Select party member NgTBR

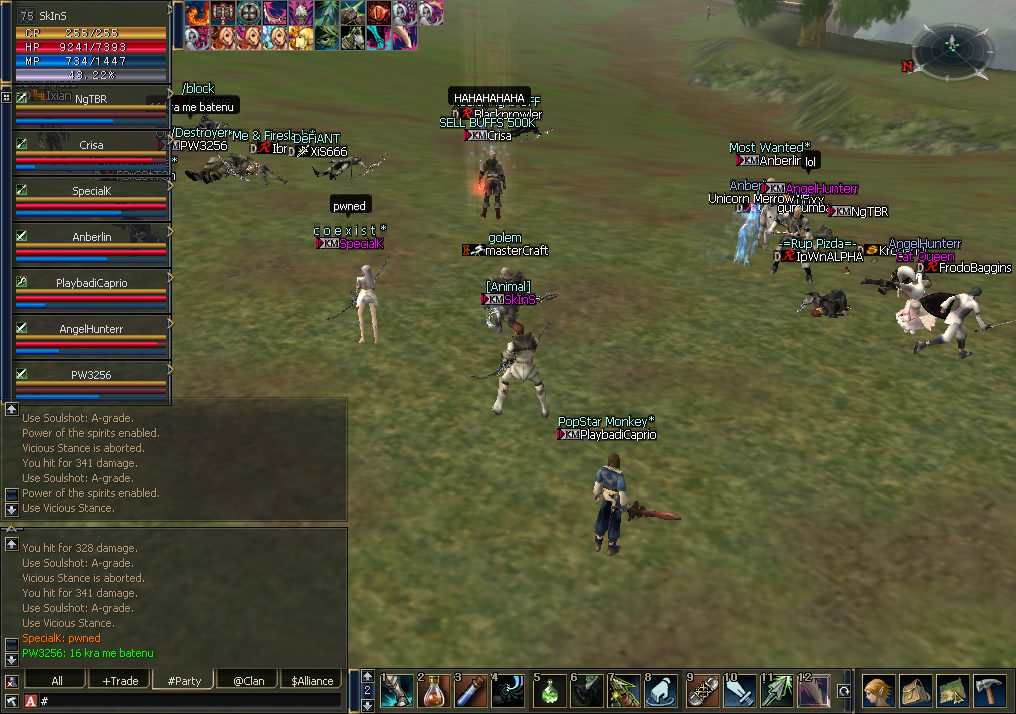tap(91, 100)
